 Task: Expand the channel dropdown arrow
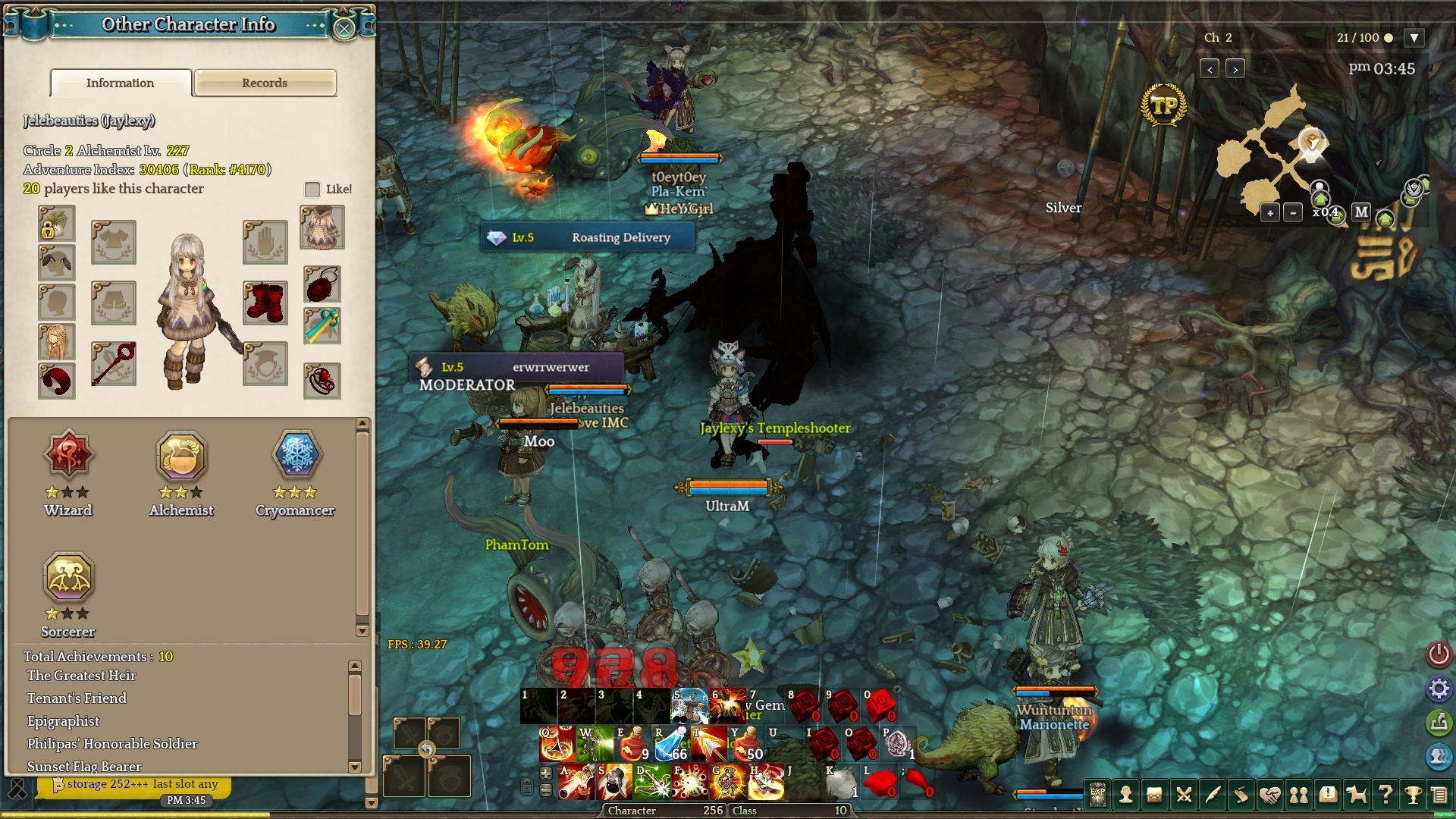1414,38
